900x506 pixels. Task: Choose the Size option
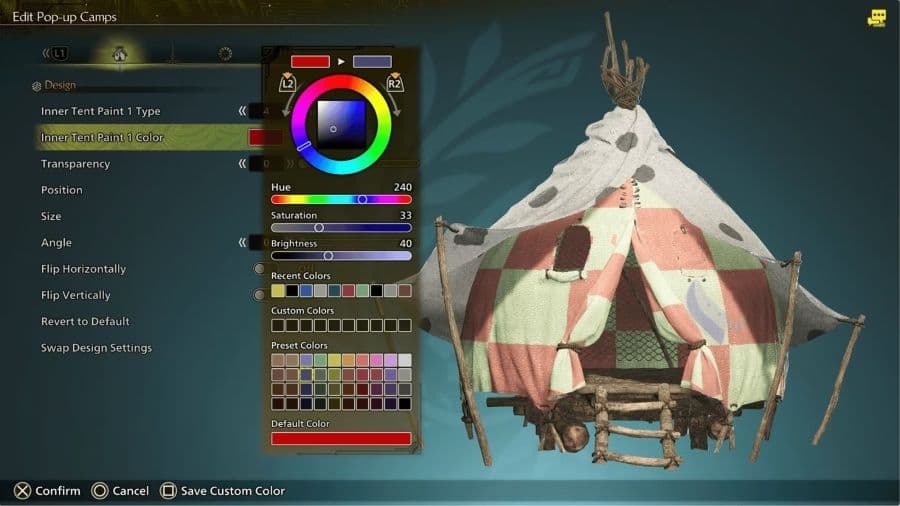(51, 216)
